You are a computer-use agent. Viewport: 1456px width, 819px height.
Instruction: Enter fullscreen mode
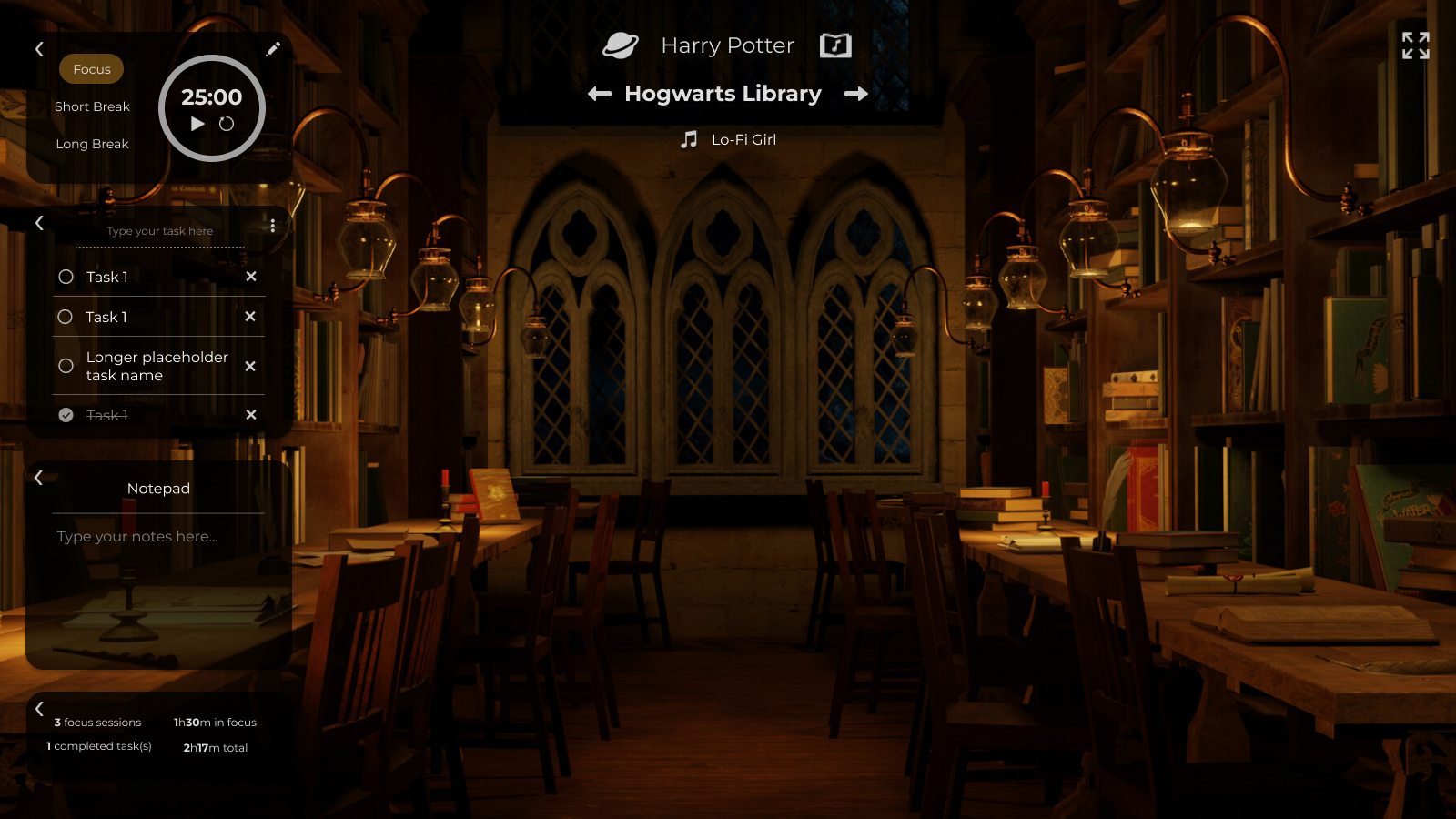click(x=1414, y=45)
